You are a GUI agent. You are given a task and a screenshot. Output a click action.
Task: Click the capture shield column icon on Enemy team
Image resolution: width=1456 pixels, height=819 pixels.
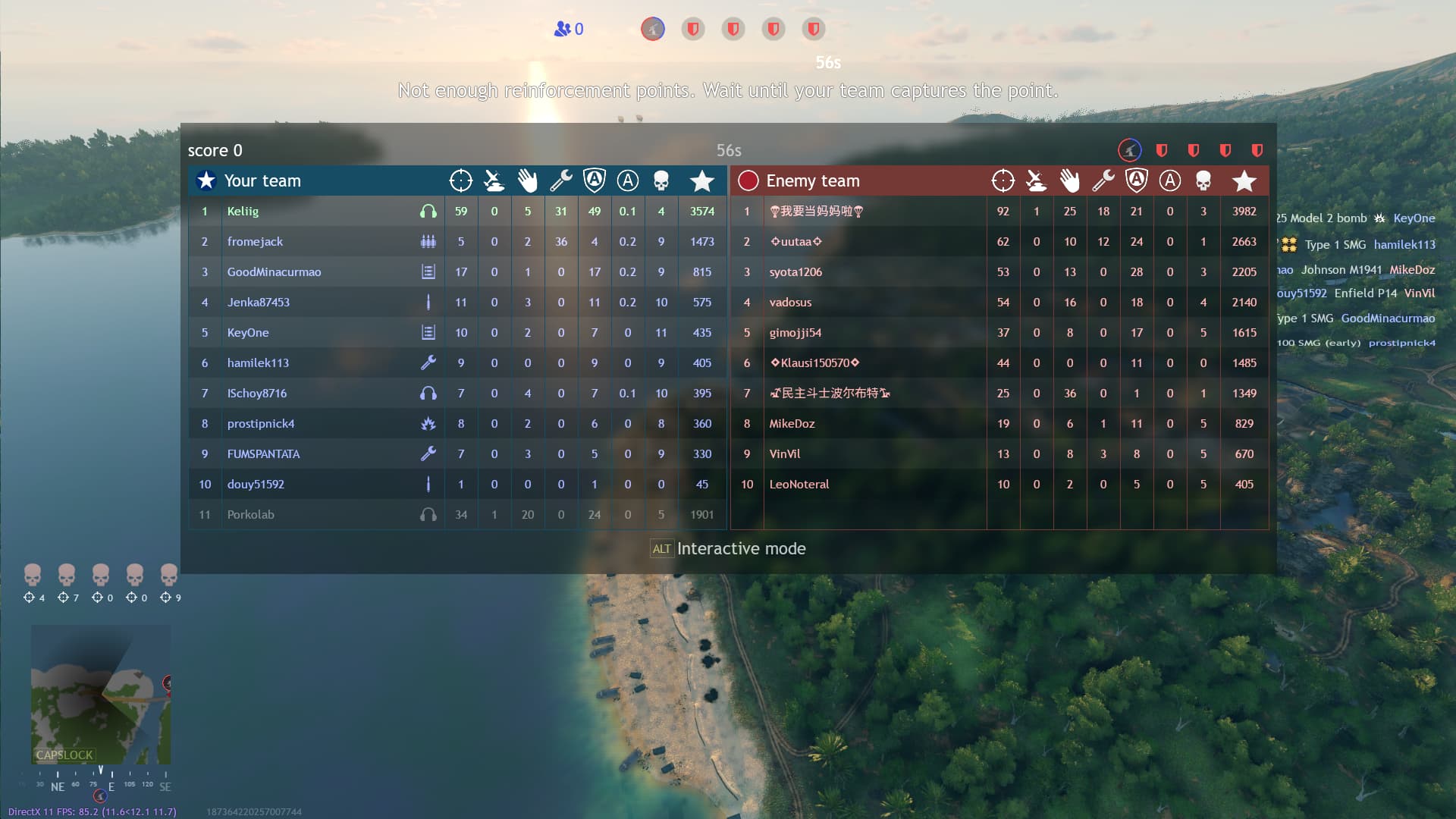[1137, 180]
